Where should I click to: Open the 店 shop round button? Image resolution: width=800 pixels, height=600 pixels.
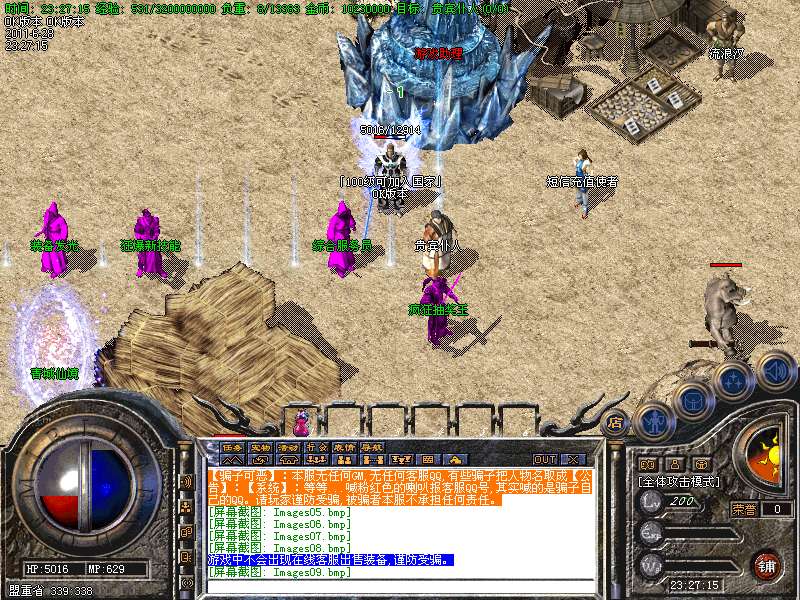pyautogui.click(x=615, y=422)
